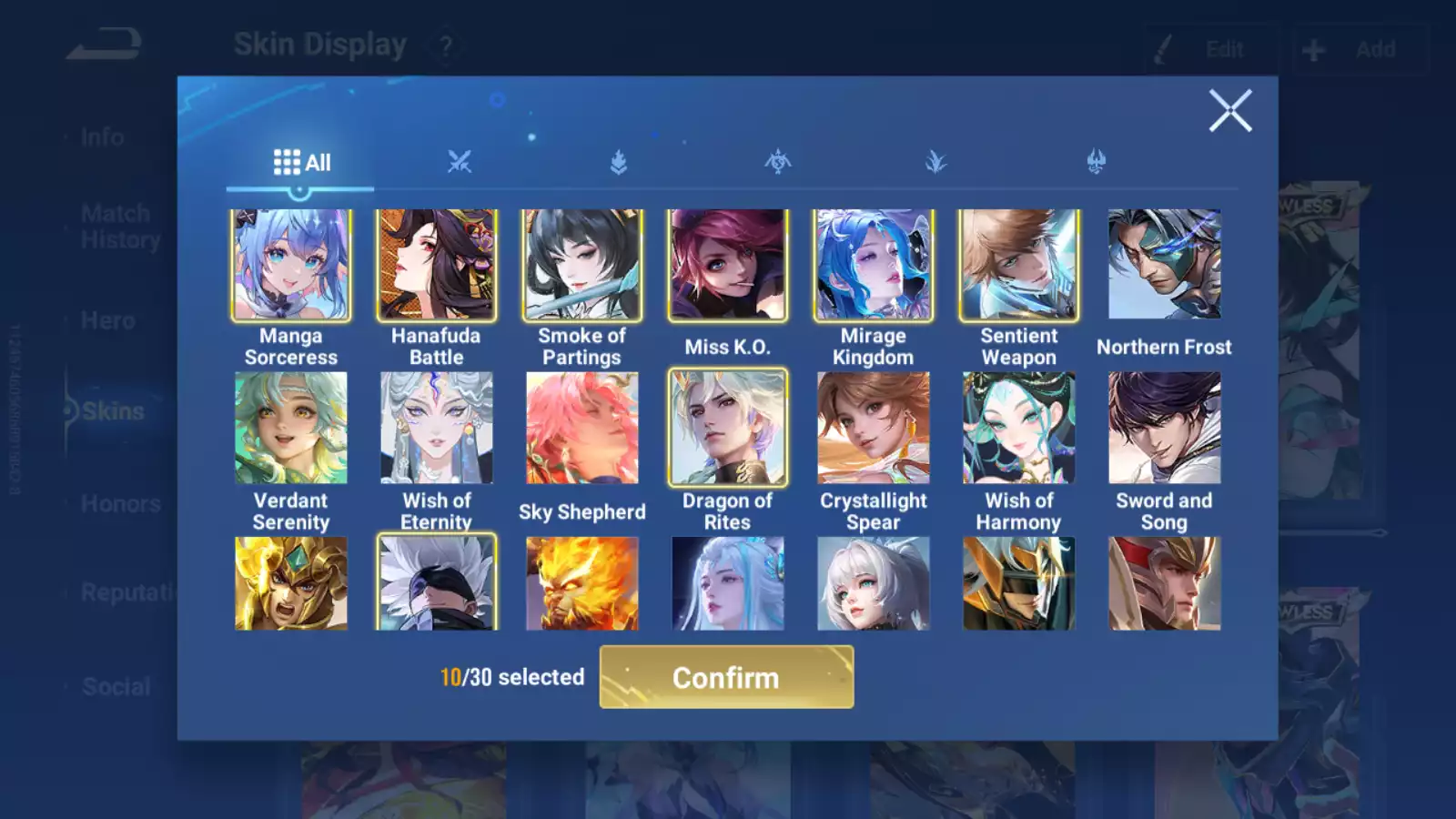Open the Mage dragon filter icon
The image size is (1456, 819).
pos(776,161)
